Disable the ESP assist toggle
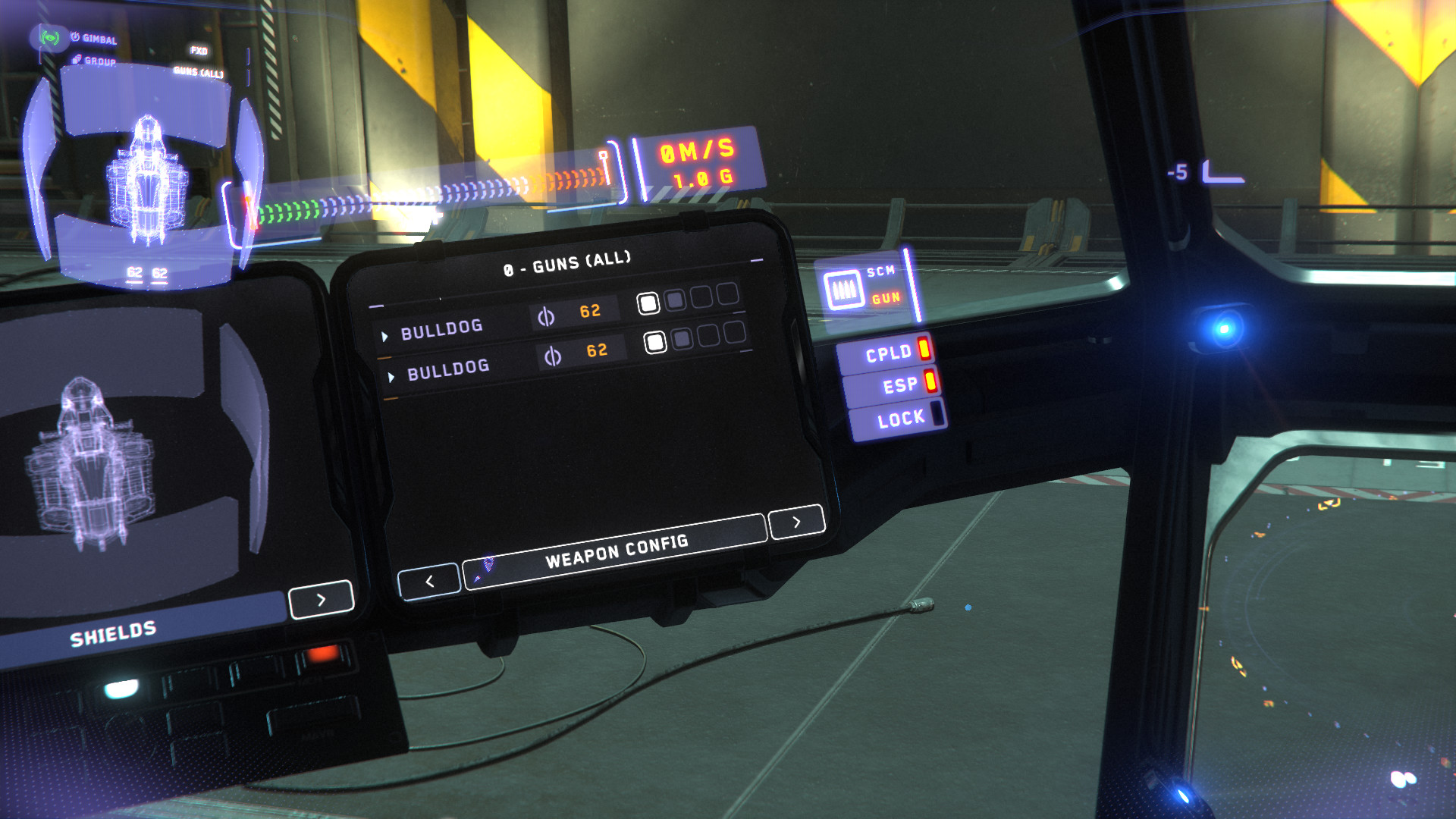Screen dimensions: 1456x819 click(x=901, y=384)
